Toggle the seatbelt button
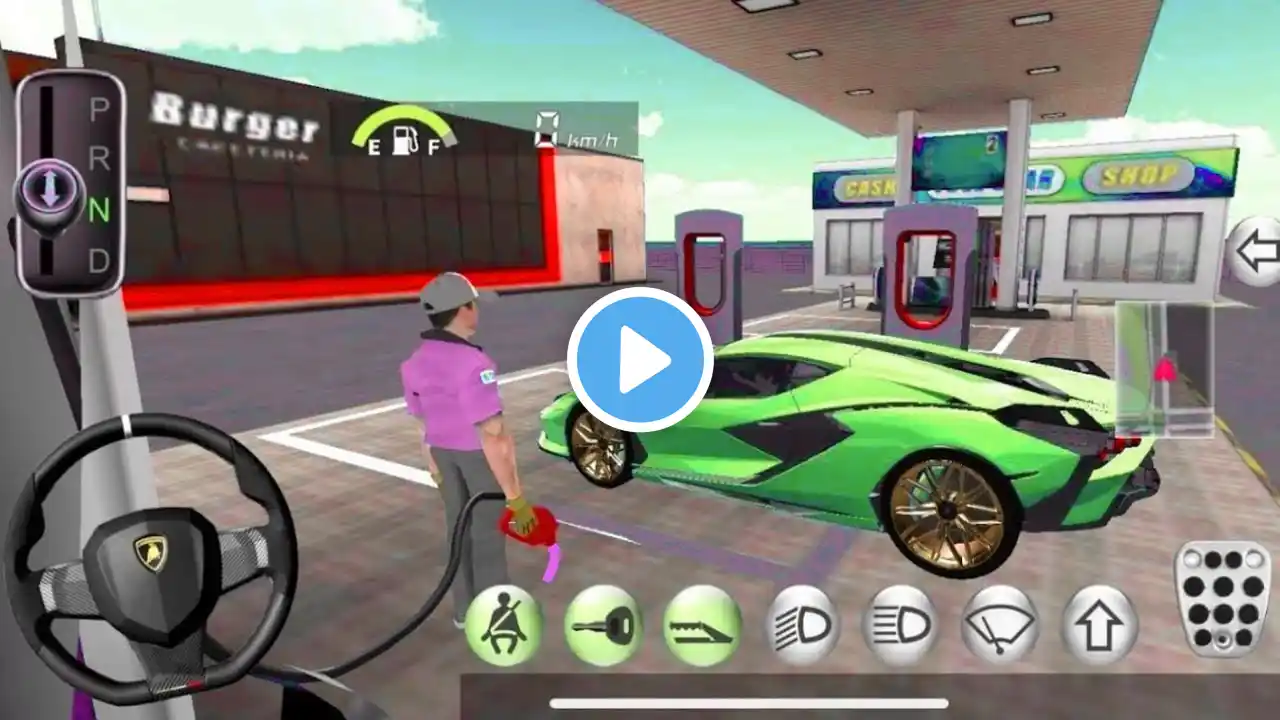The height and width of the screenshot is (720, 1280). pyautogui.click(x=503, y=626)
